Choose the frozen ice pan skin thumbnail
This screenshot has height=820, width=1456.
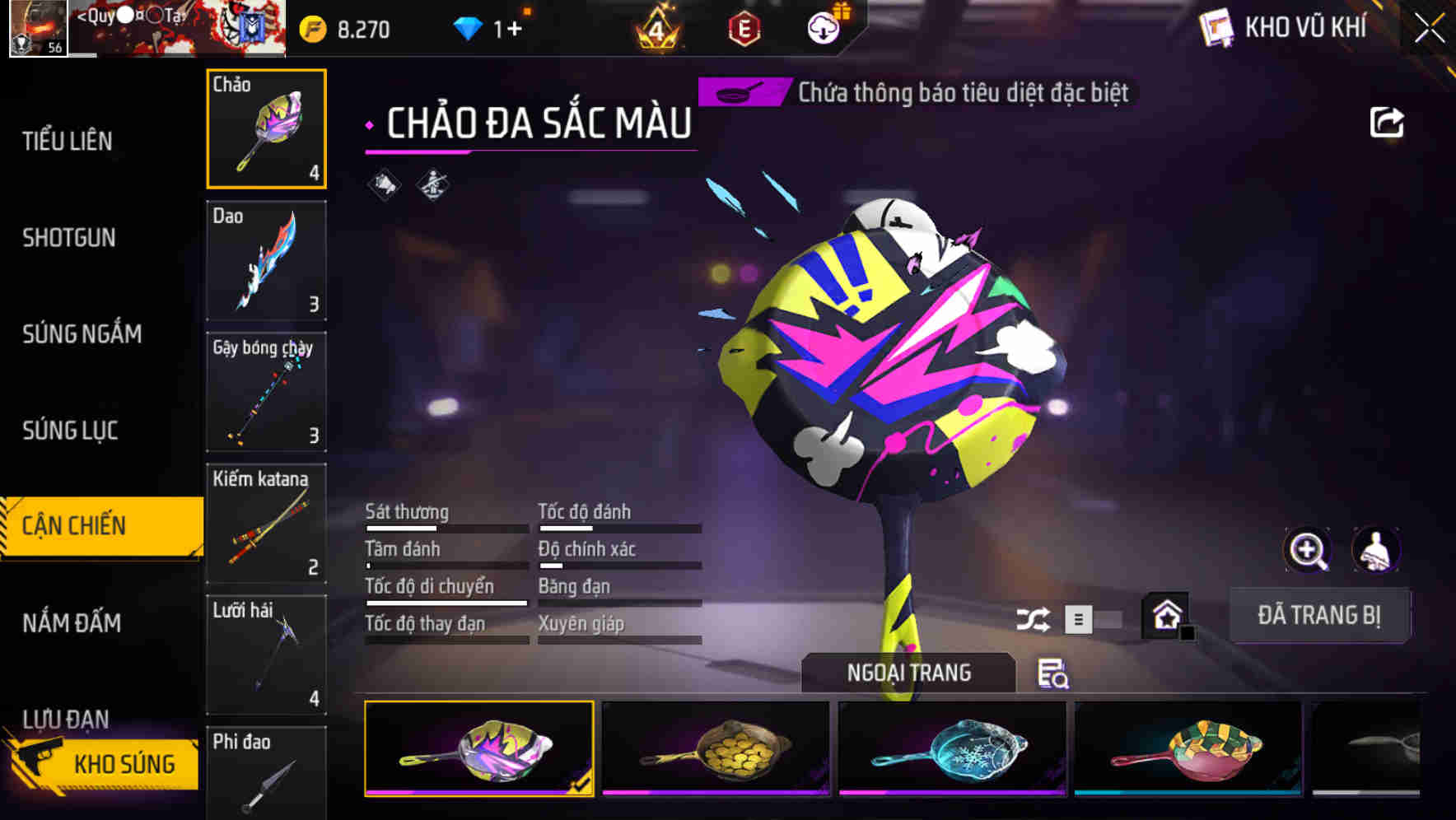(x=952, y=748)
